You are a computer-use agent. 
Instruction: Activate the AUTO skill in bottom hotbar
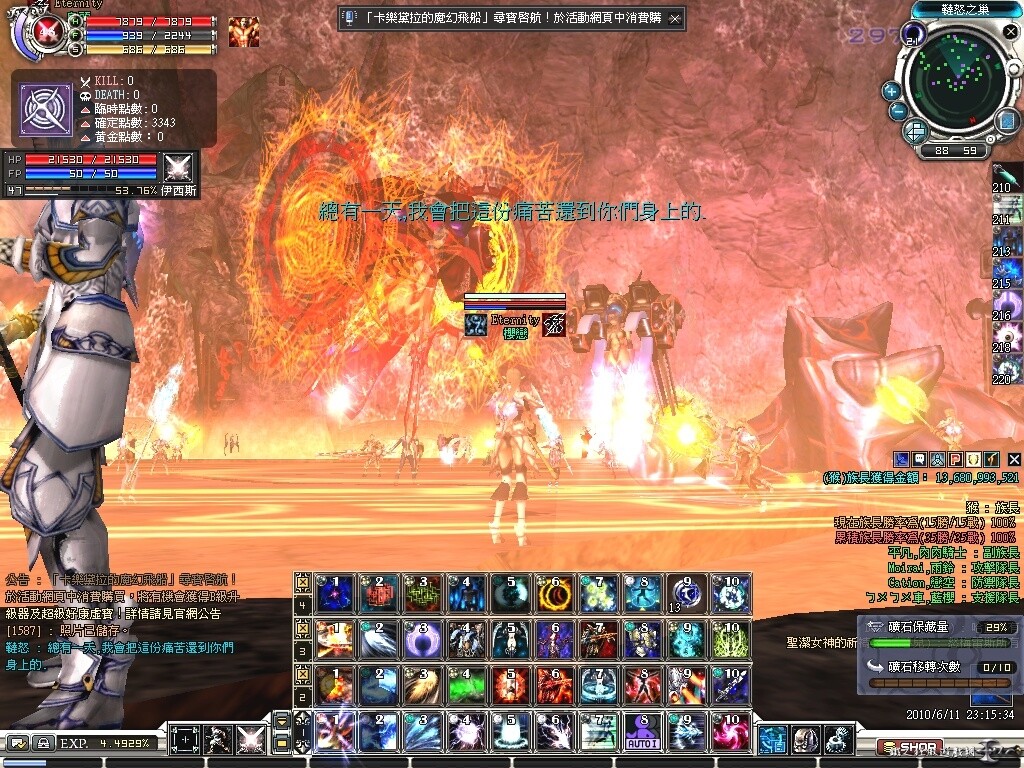tap(643, 733)
